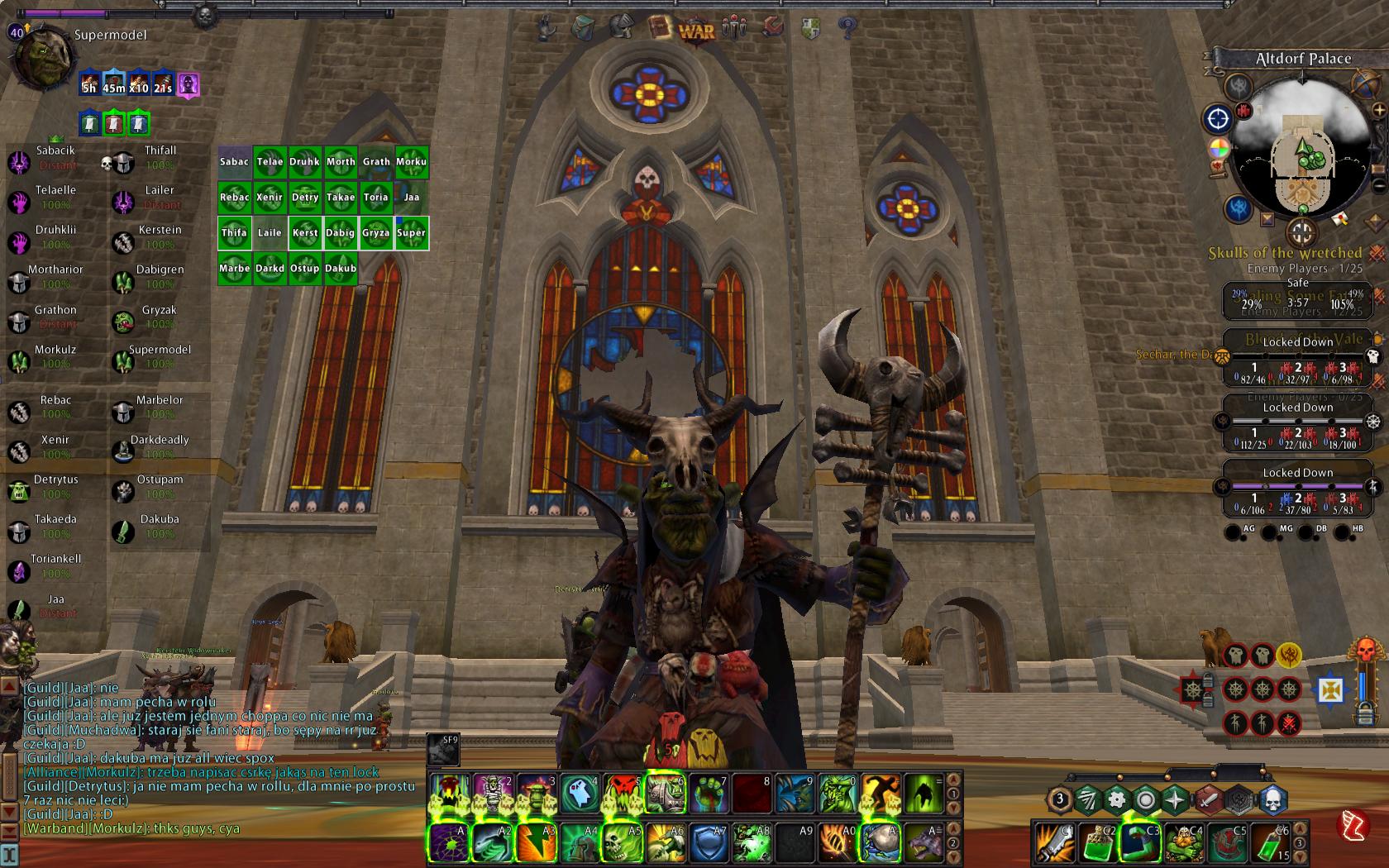The width and height of the screenshot is (1389, 868).
Task: Use the blue shield ability in slot A7
Action: (709, 843)
